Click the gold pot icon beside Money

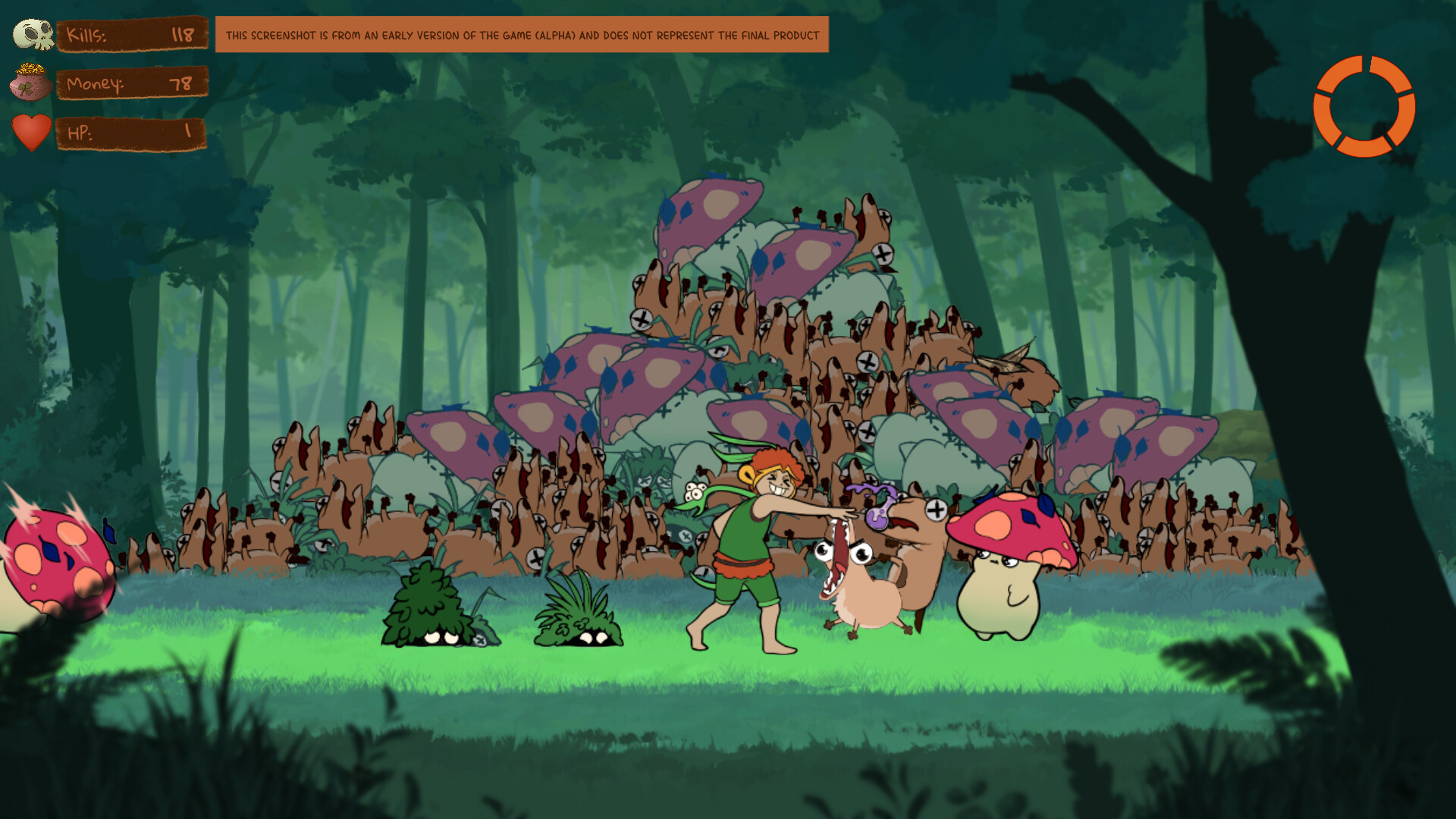tap(30, 85)
